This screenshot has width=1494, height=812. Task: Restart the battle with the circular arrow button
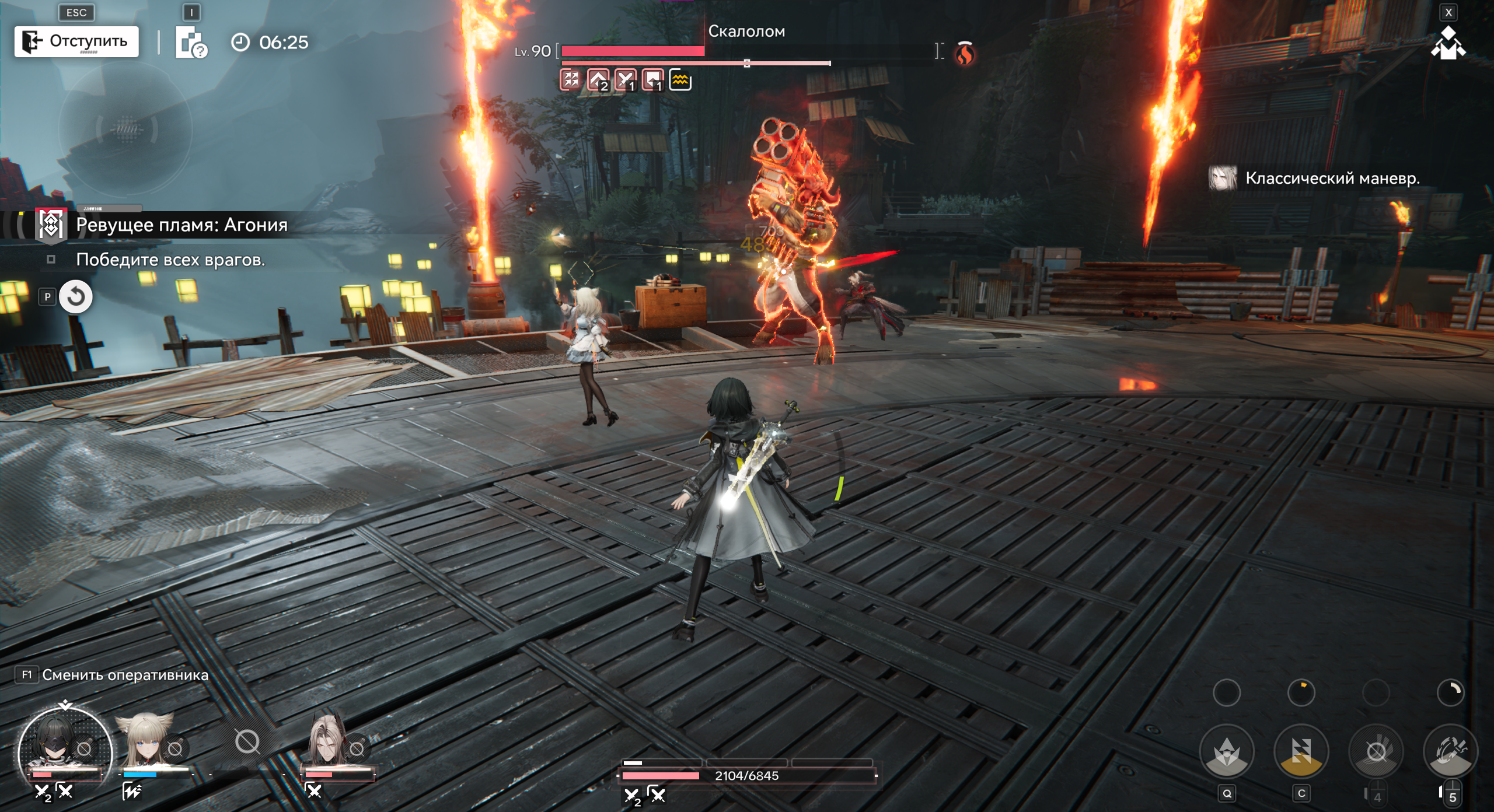(x=76, y=297)
